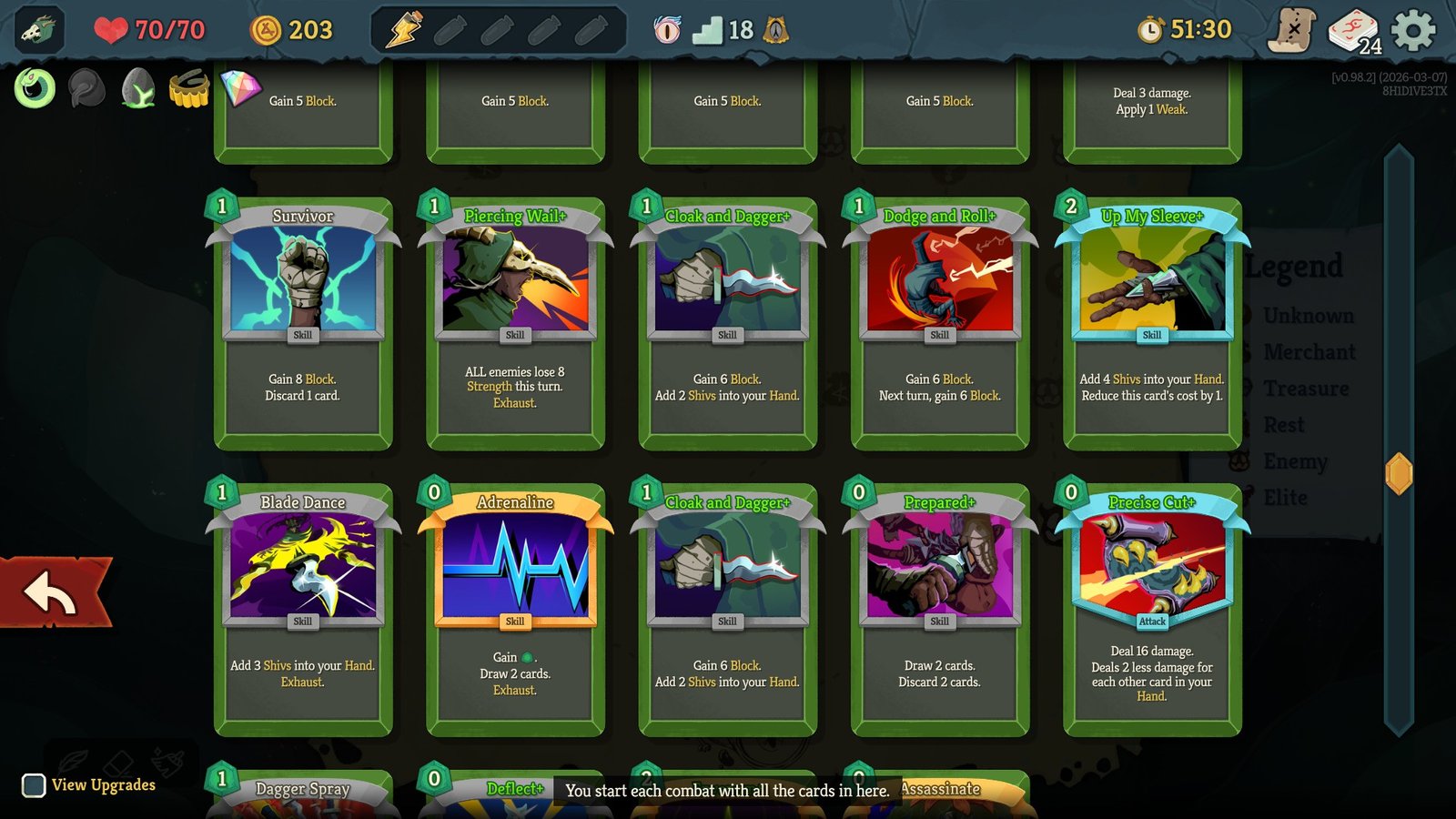
Task: Open the settings gear
Action: (x=1411, y=28)
